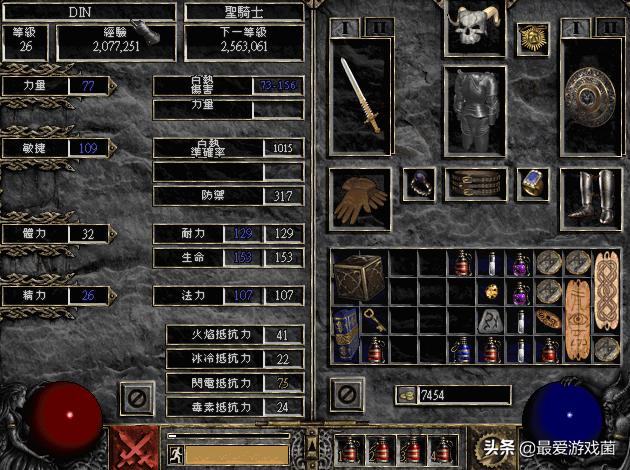Select the equipped amulet slot

tap(530, 40)
